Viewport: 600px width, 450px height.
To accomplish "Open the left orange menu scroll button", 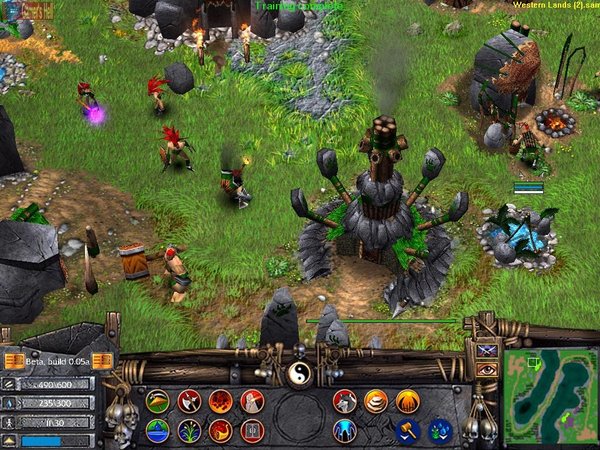I will [13, 360].
